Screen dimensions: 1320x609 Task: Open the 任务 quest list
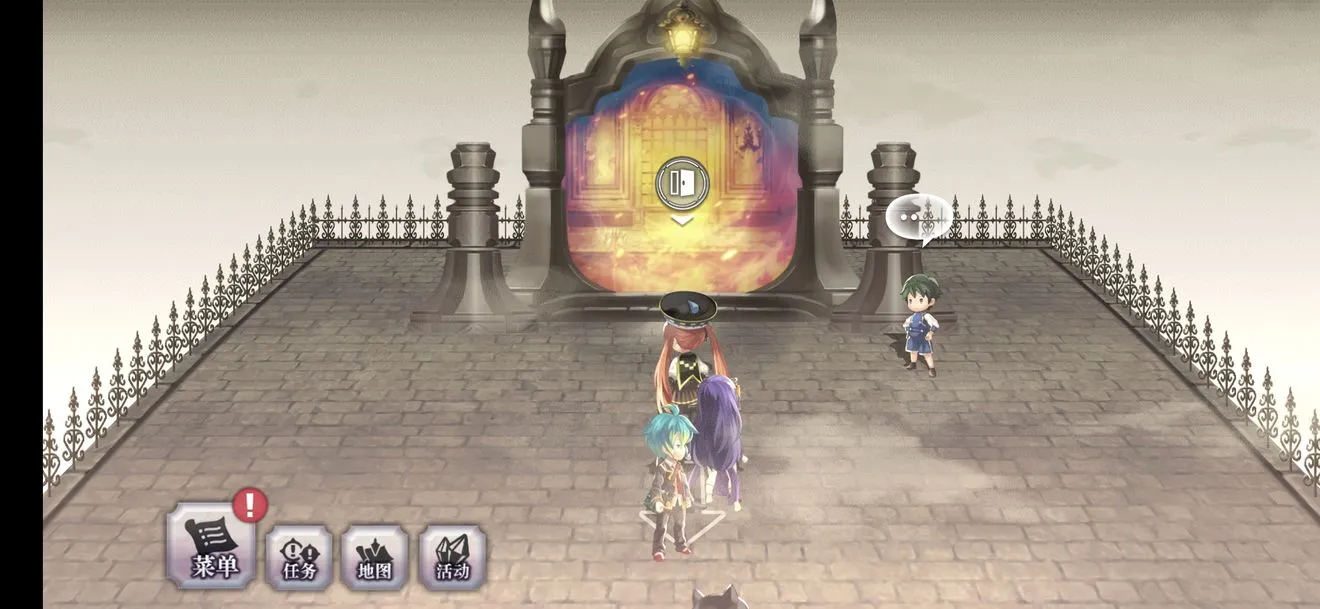(298, 557)
